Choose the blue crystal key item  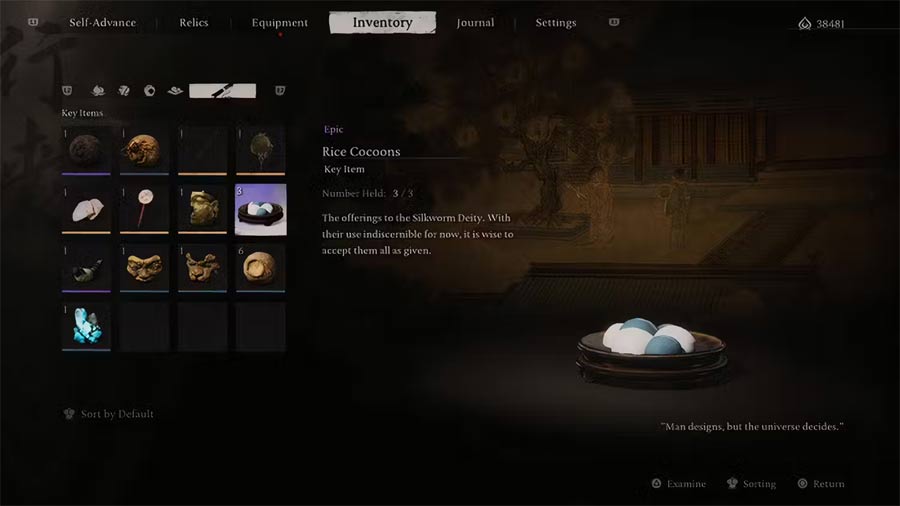86,326
